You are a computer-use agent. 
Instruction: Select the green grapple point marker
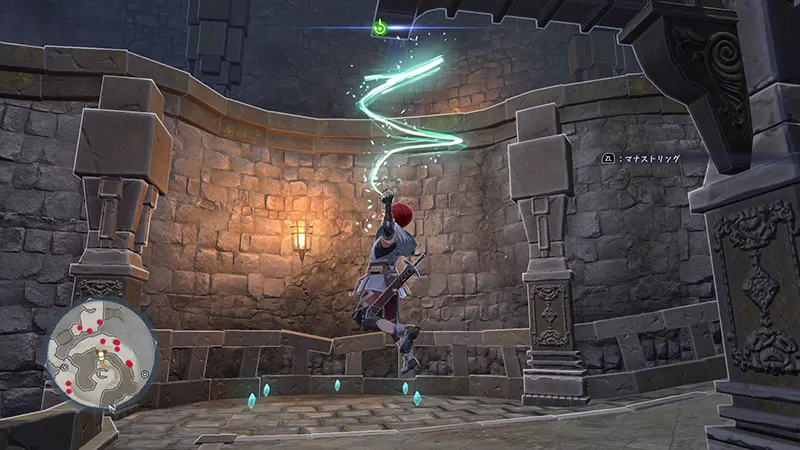point(380,28)
